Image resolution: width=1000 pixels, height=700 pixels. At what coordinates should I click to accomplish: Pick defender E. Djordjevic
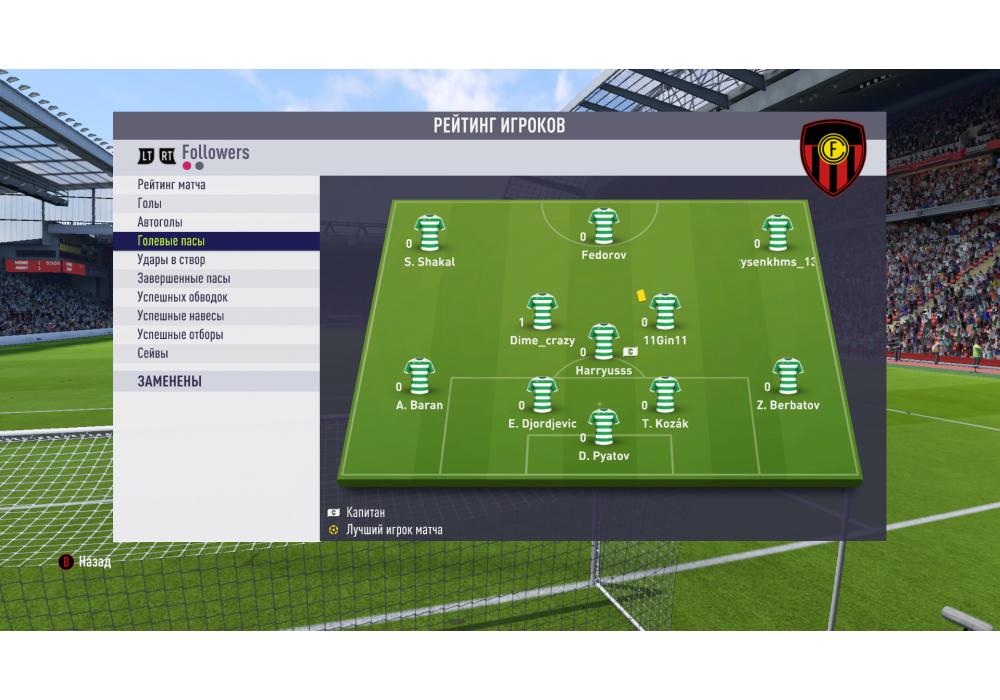click(x=542, y=396)
